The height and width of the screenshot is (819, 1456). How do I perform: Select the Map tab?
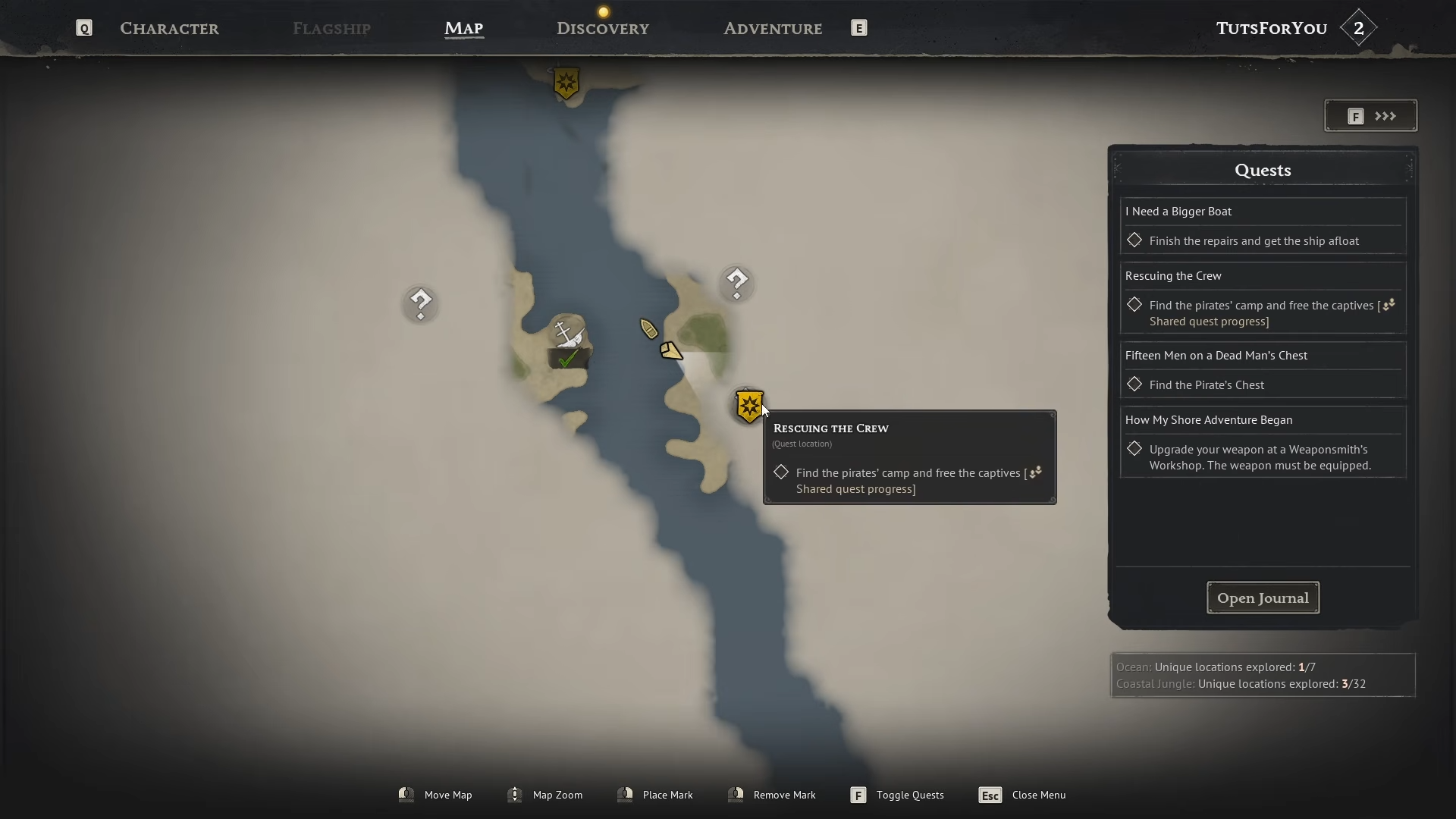[x=463, y=29]
